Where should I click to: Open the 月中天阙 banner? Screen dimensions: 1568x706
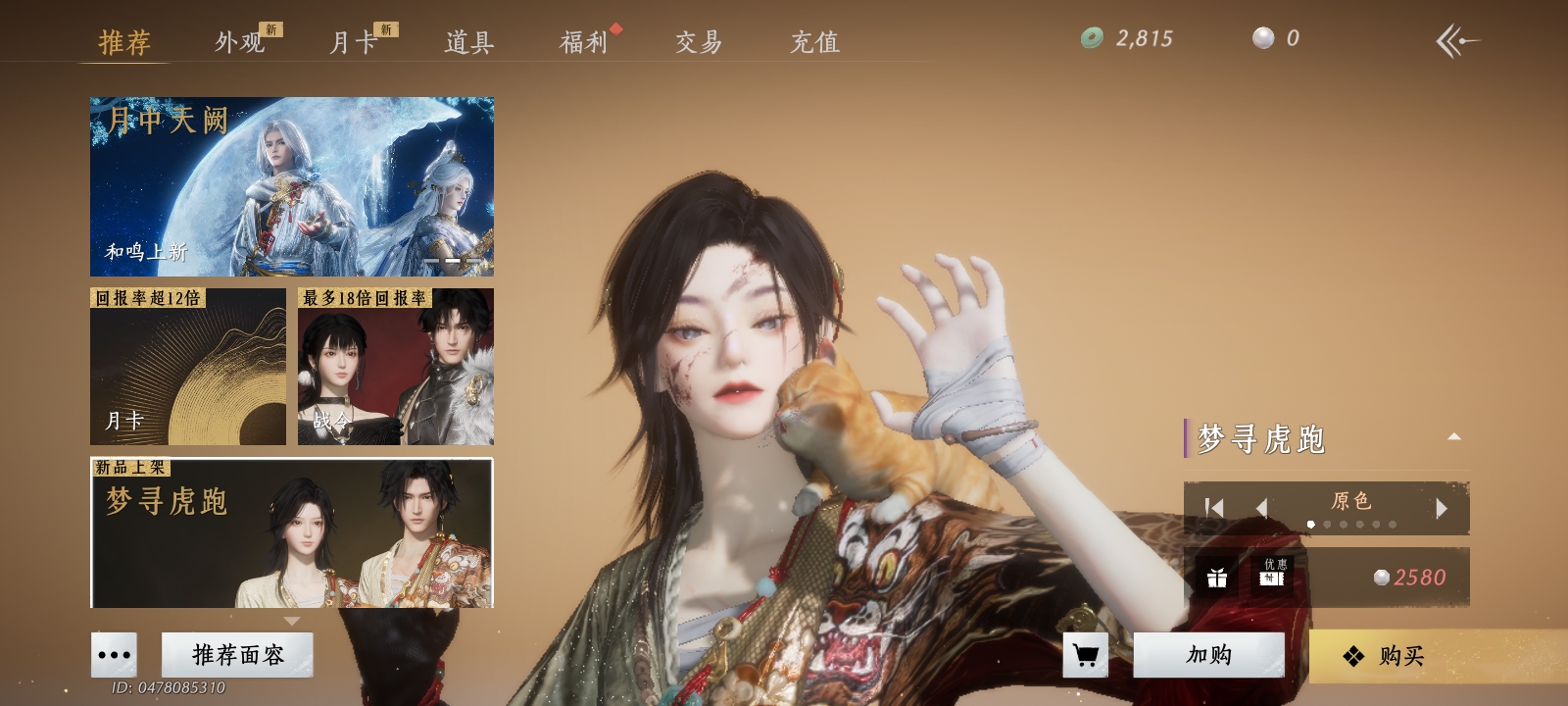292,186
